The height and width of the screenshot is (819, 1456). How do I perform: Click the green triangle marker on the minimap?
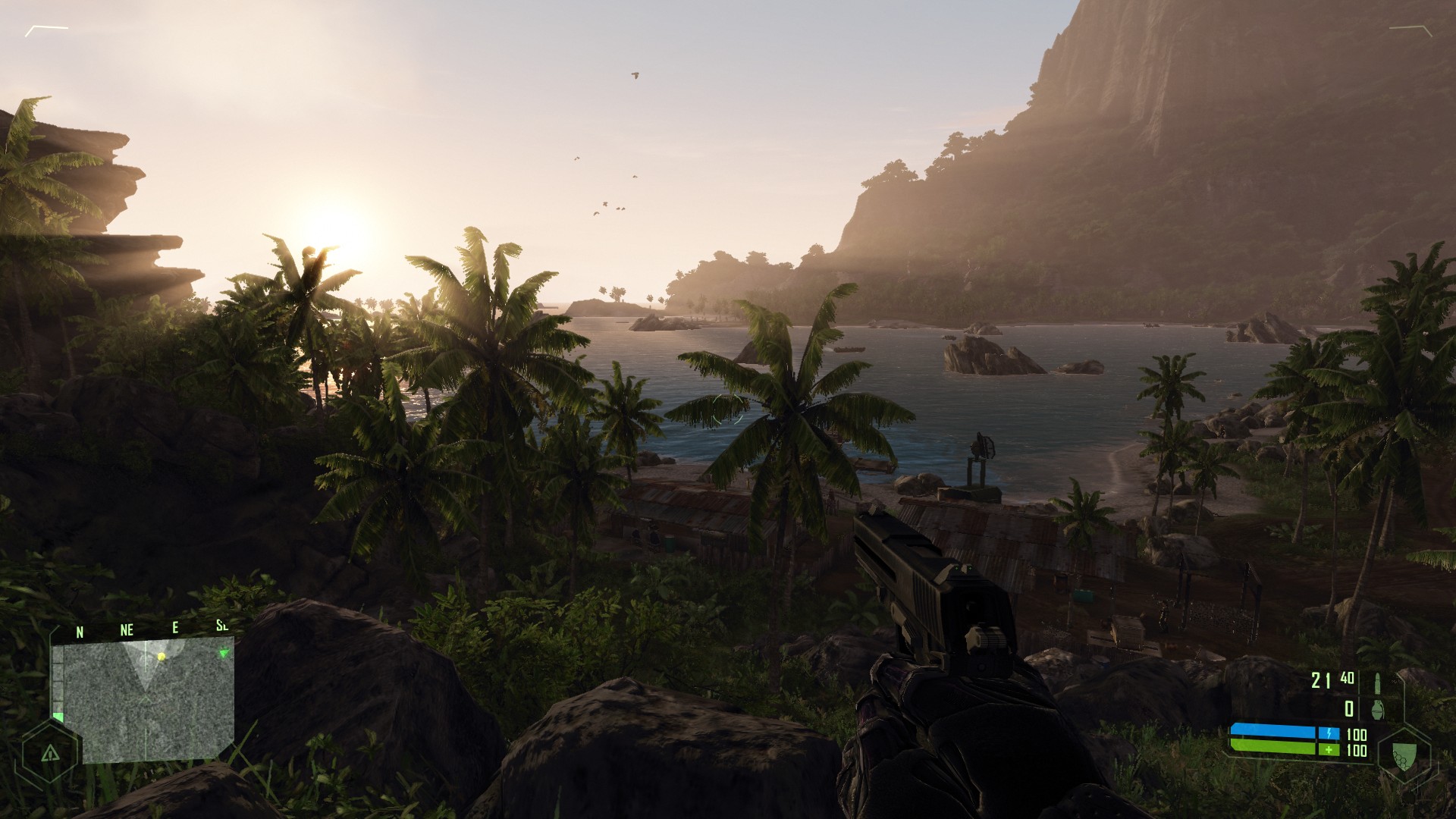(x=223, y=653)
